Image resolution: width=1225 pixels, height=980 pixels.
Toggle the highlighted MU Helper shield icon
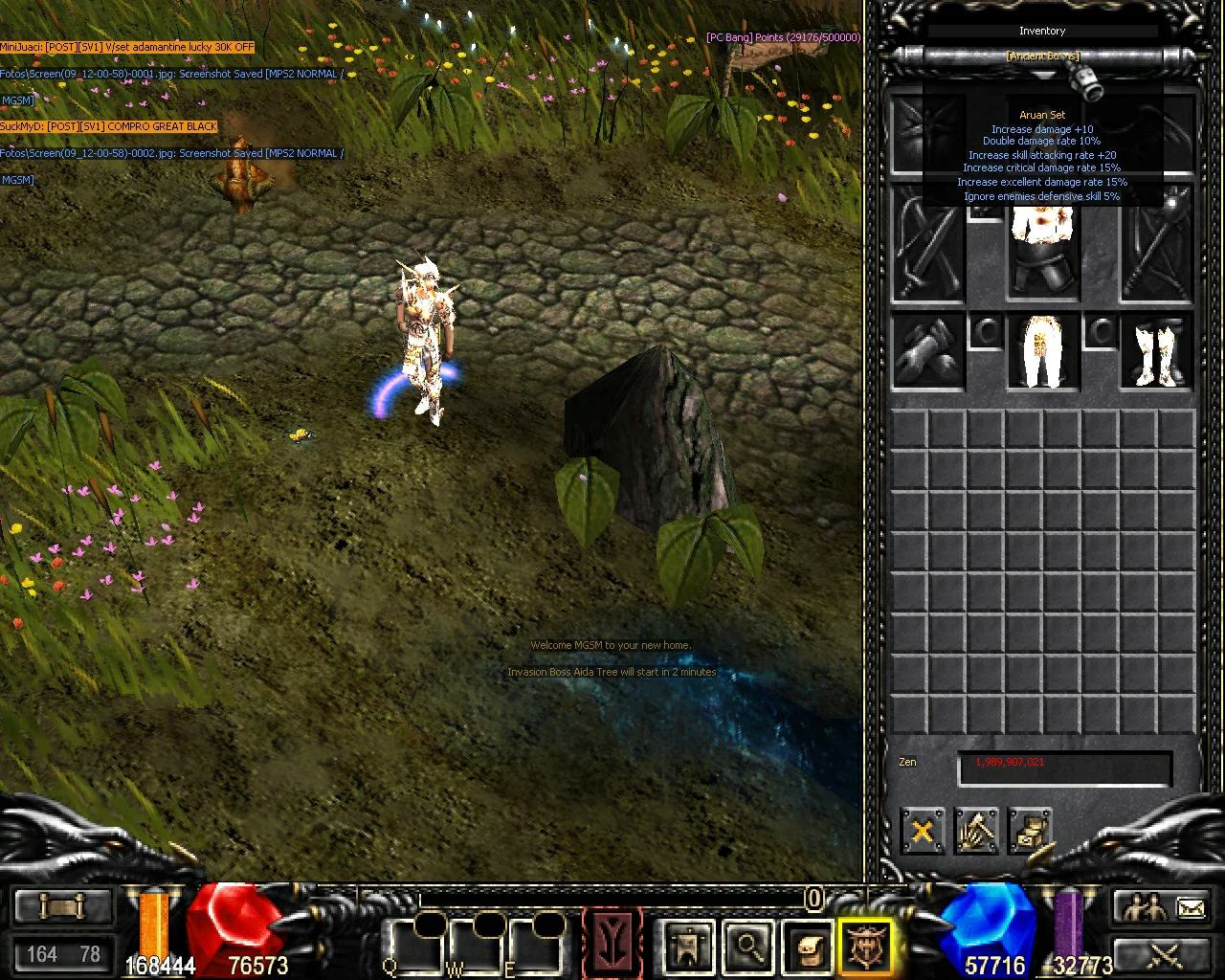[x=866, y=947]
